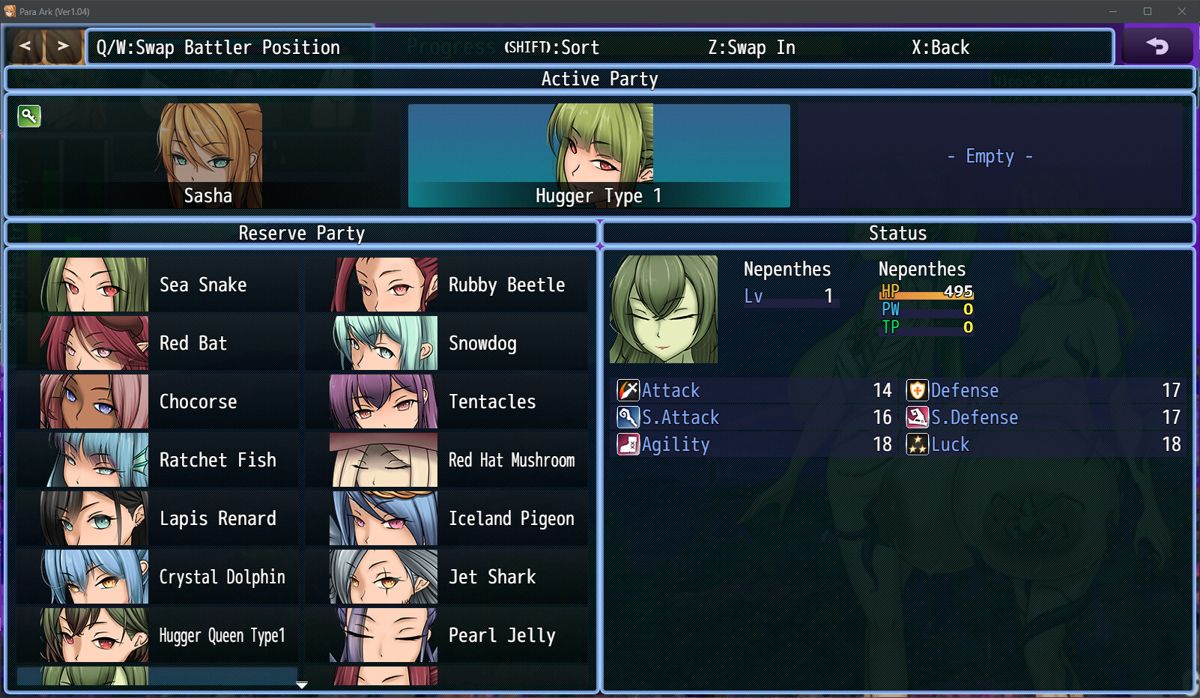Pick Lapis Renard in reserve party
Viewport: 1200px width, 698px height.
point(160,519)
